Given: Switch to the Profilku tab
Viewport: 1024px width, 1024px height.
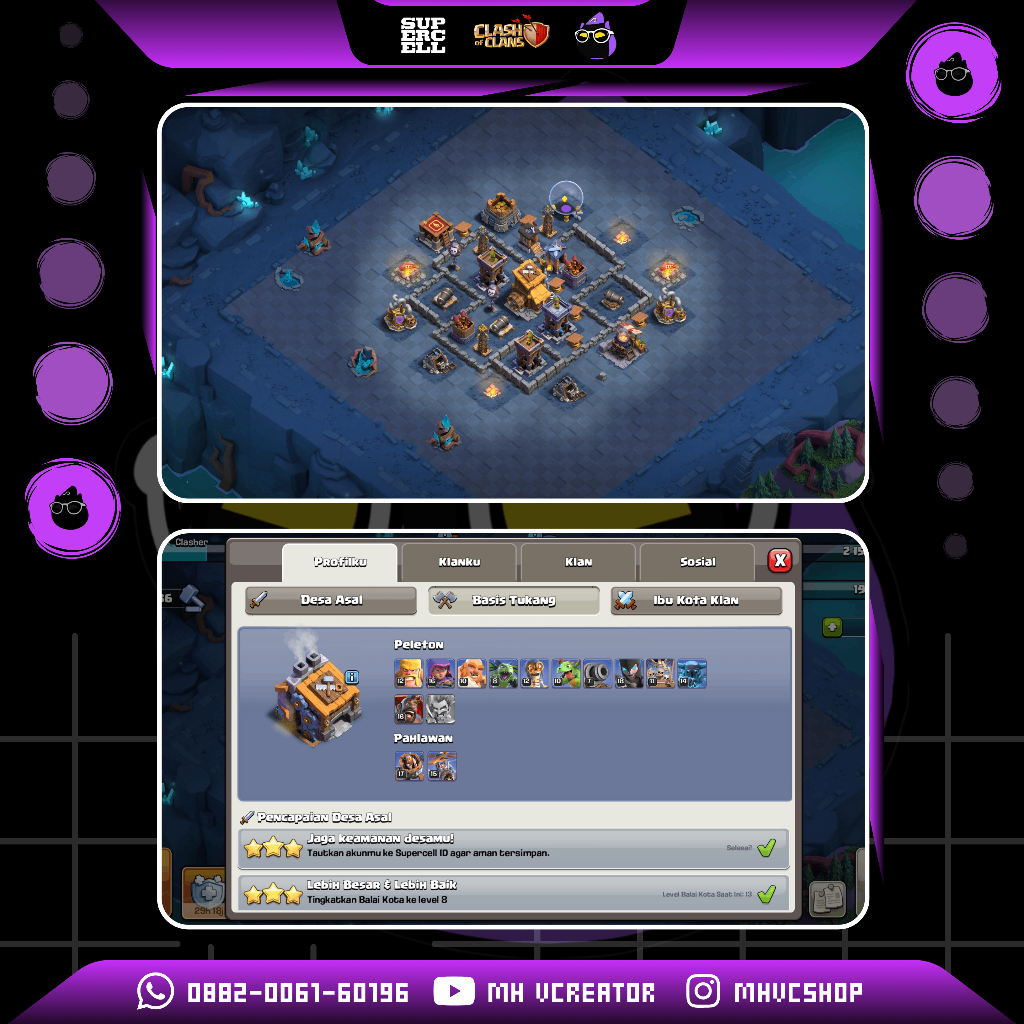Looking at the screenshot, I should [x=340, y=562].
